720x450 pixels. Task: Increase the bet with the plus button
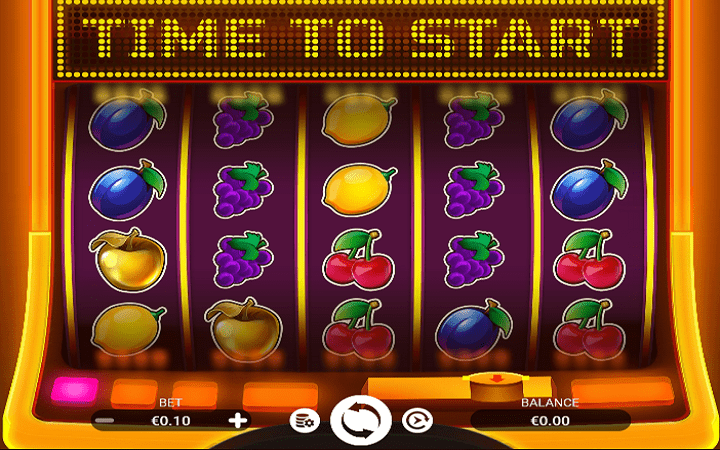(237, 420)
